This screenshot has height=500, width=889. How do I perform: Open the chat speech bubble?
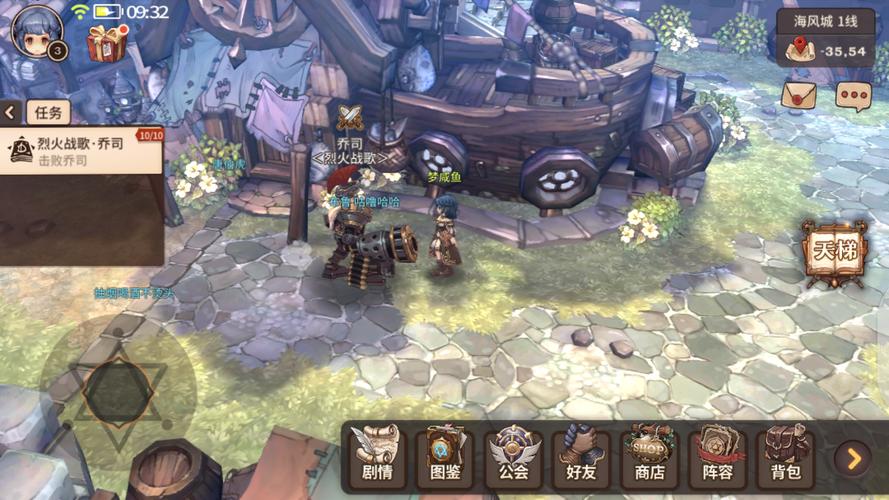[853, 95]
